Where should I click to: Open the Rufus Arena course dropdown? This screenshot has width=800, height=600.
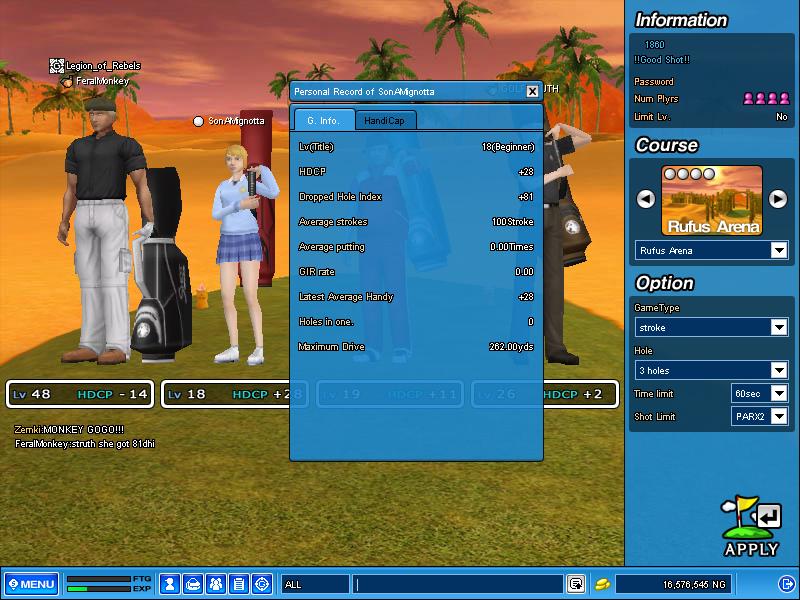(x=779, y=251)
